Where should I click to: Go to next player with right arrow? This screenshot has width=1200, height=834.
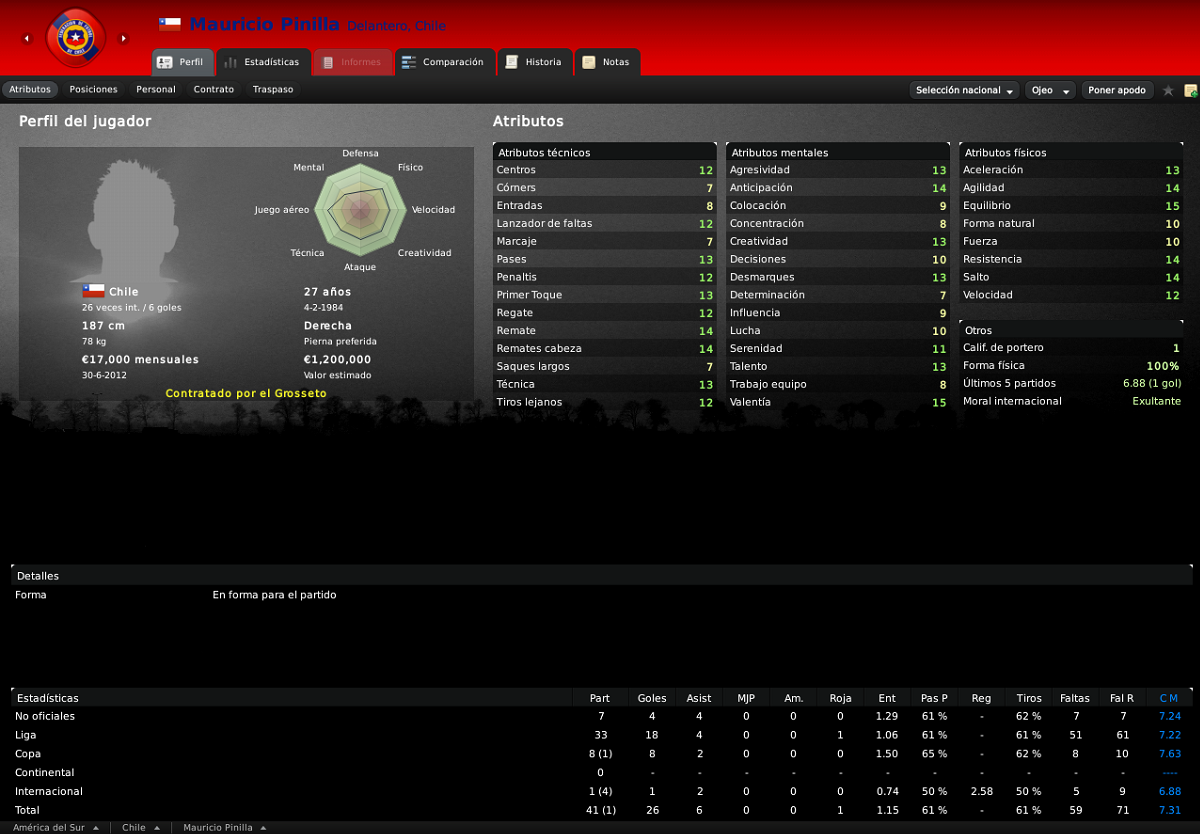pos(124,39)
